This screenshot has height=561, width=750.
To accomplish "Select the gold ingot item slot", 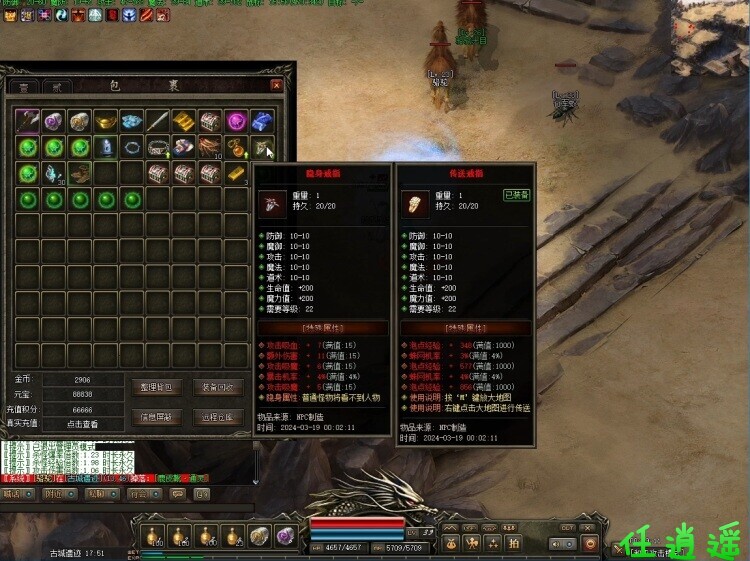I will coord(106,121).
